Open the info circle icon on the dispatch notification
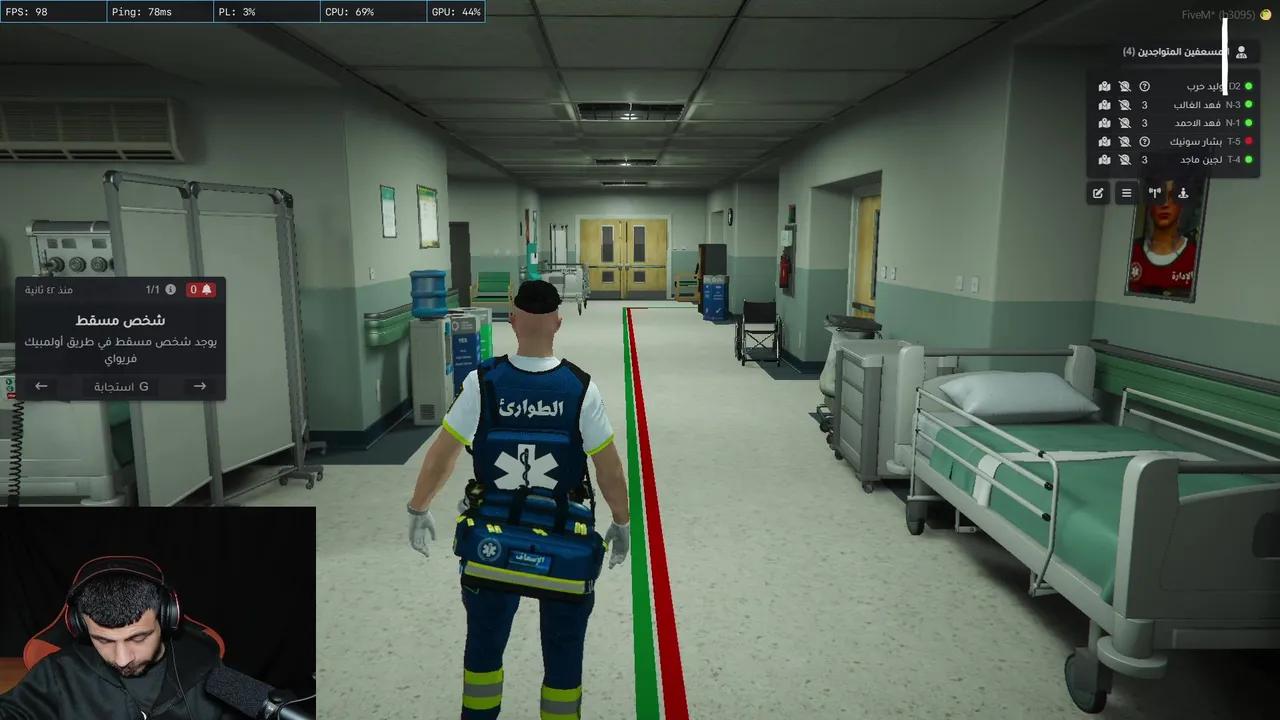 [168, 289]
